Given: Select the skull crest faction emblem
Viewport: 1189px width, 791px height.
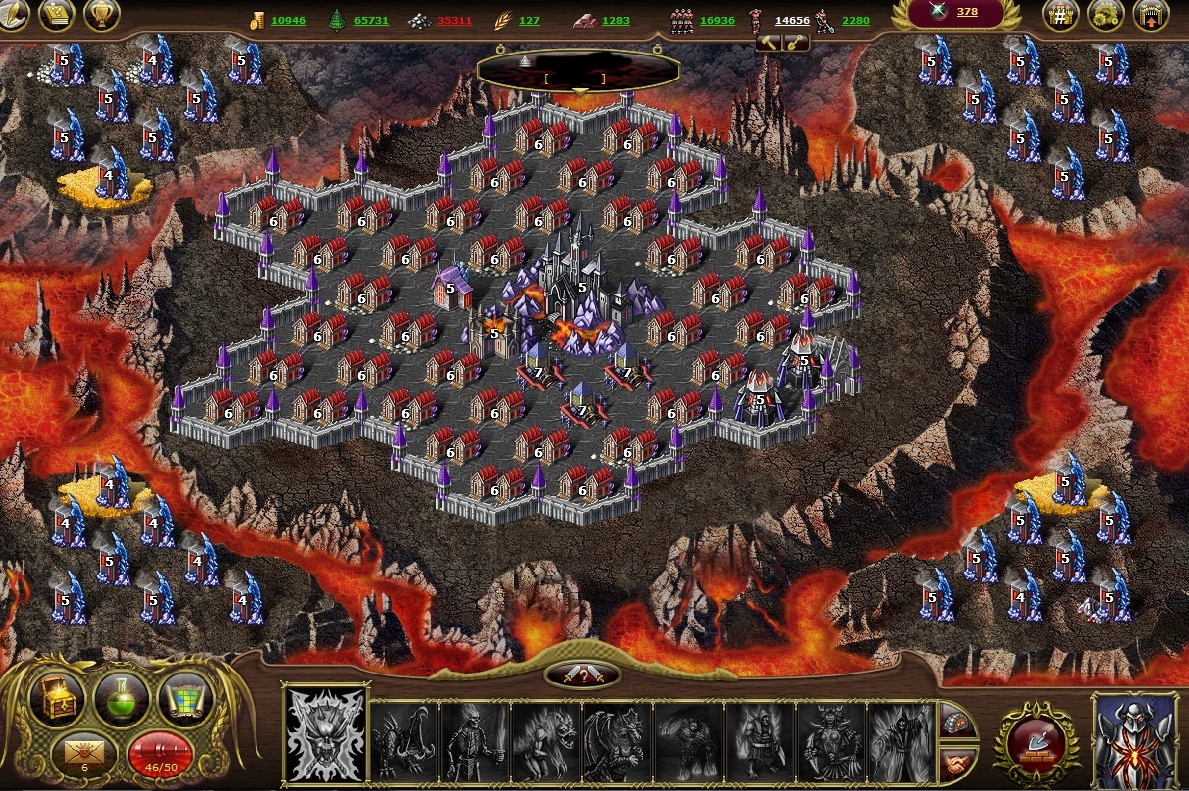Looking at the screenshot, I should point(325,735).
